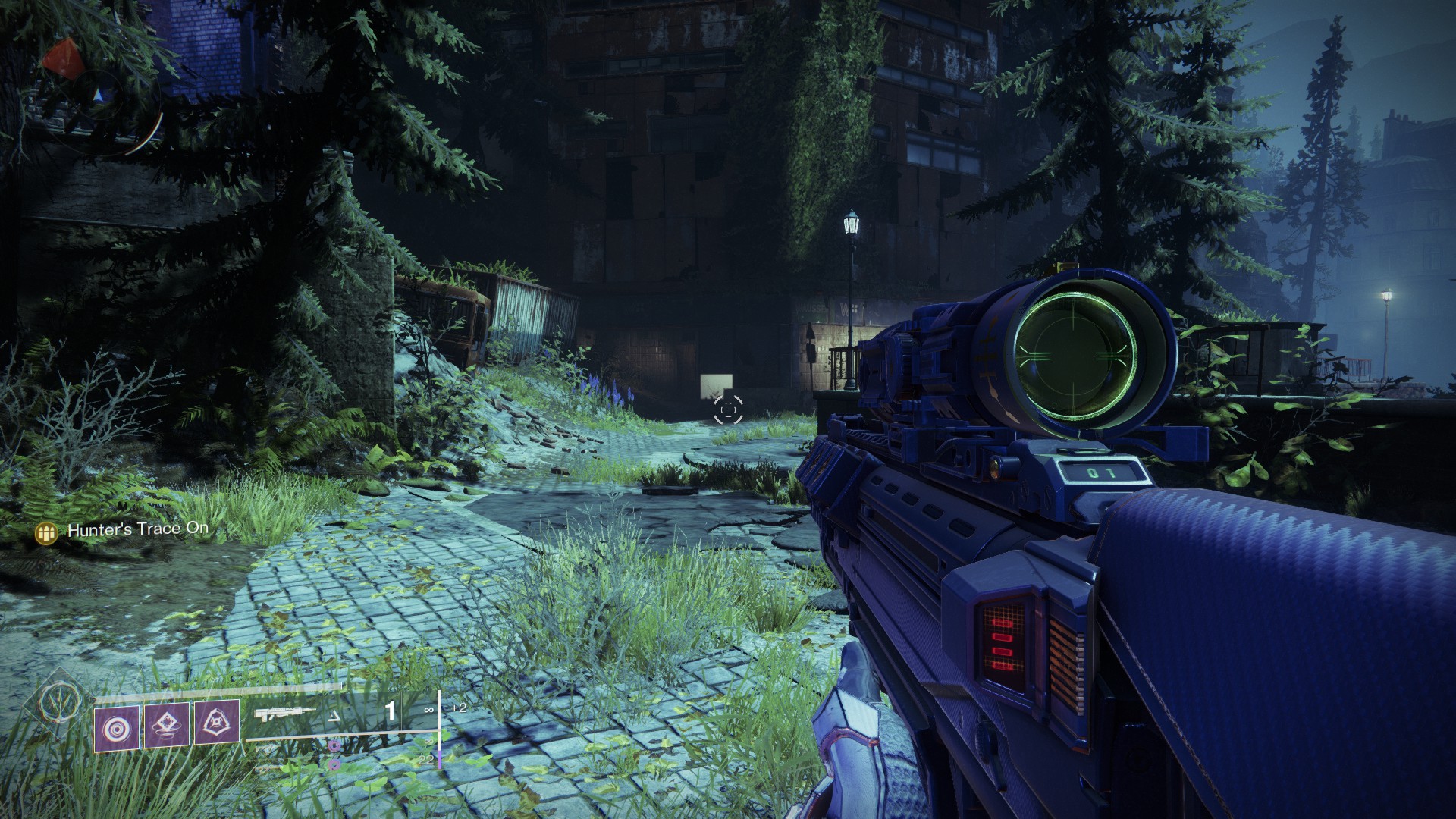This screenshot has height=819, width=1456.
Task: Use the vortex grenade ability icon
Action: click(x=117, y=729)
